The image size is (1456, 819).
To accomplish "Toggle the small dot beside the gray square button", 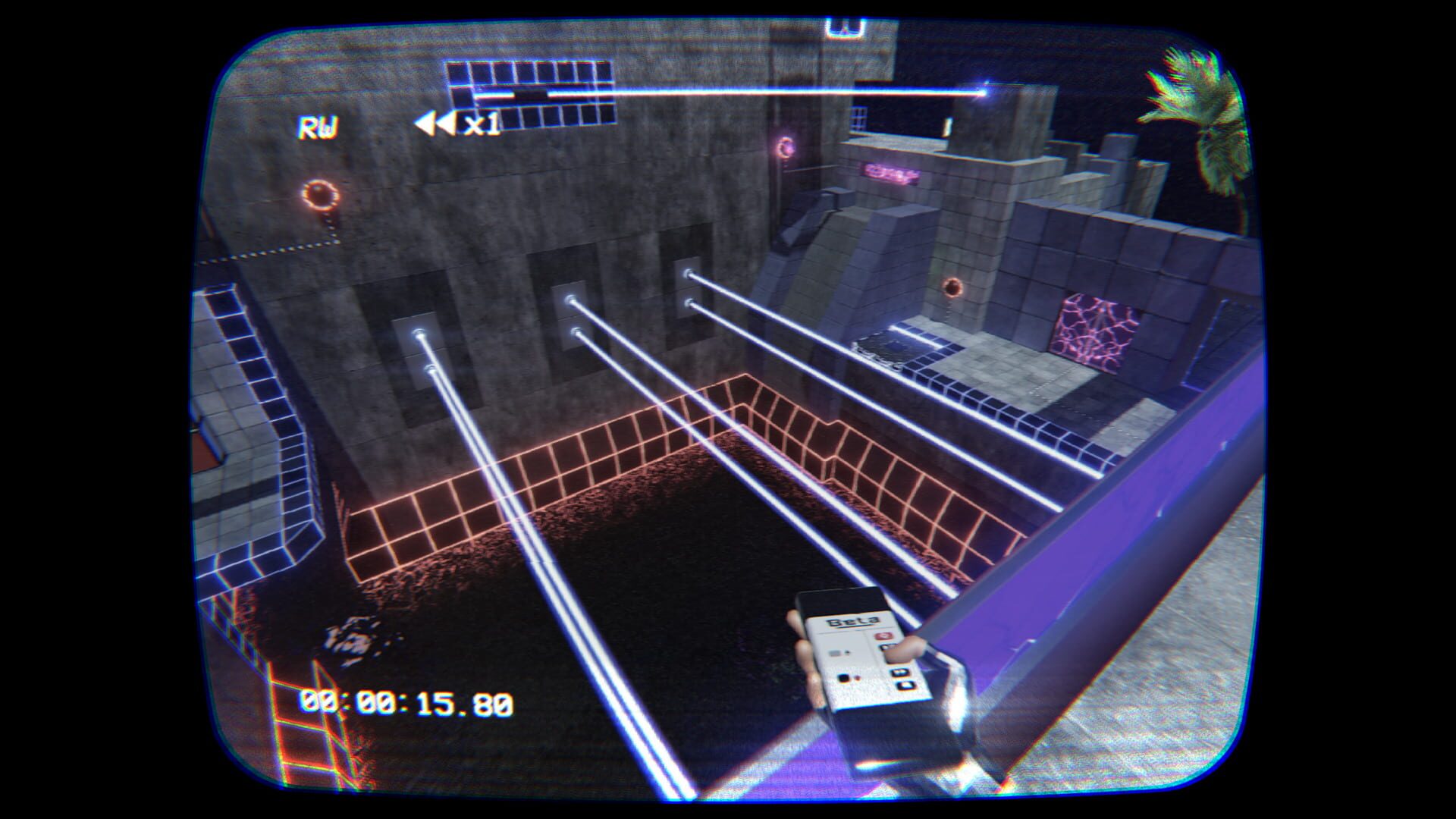I will (x=847, y=652).
